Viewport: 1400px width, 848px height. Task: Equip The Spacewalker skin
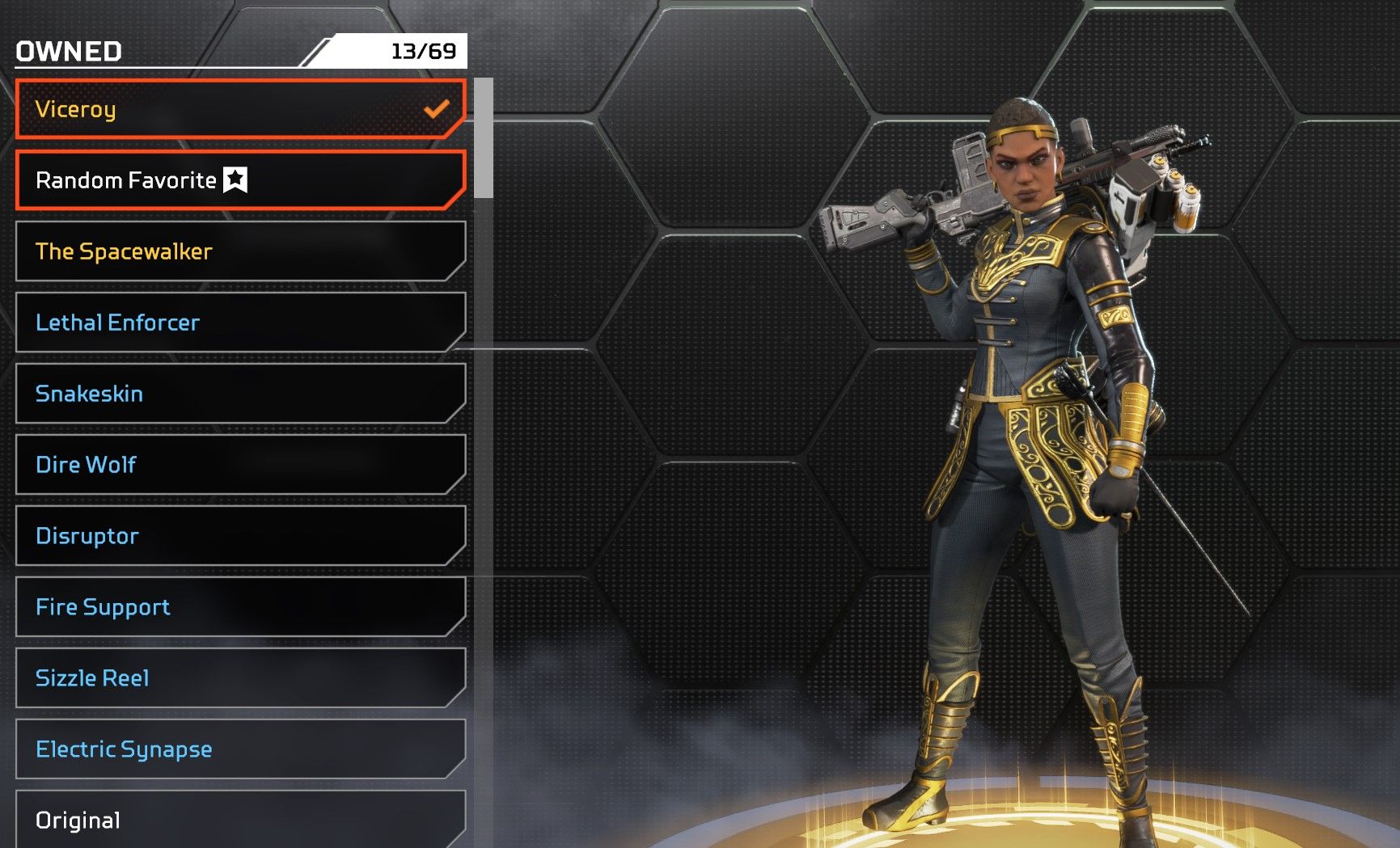240,251
